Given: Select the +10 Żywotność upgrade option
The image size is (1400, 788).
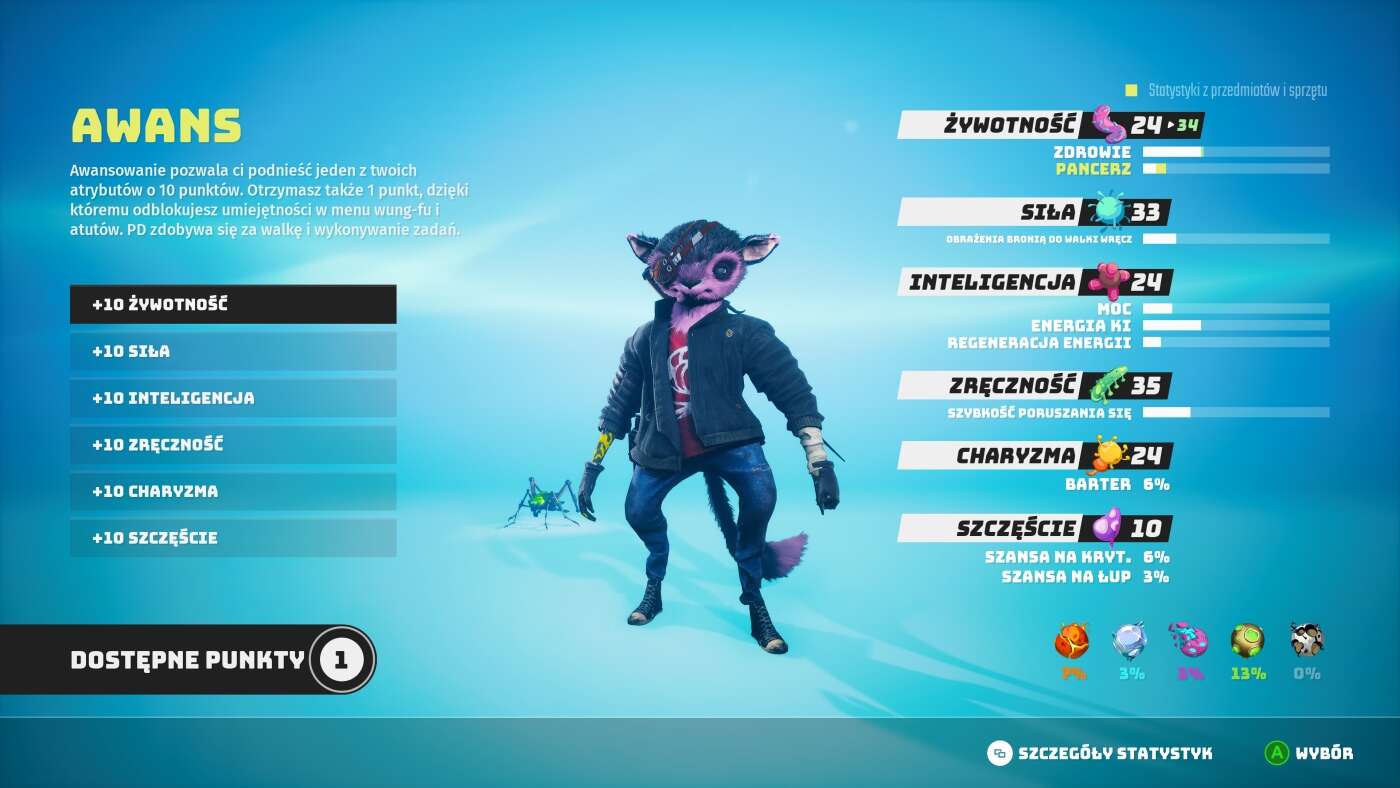Looking at the screenshot, I should click(x=232, y=304).
